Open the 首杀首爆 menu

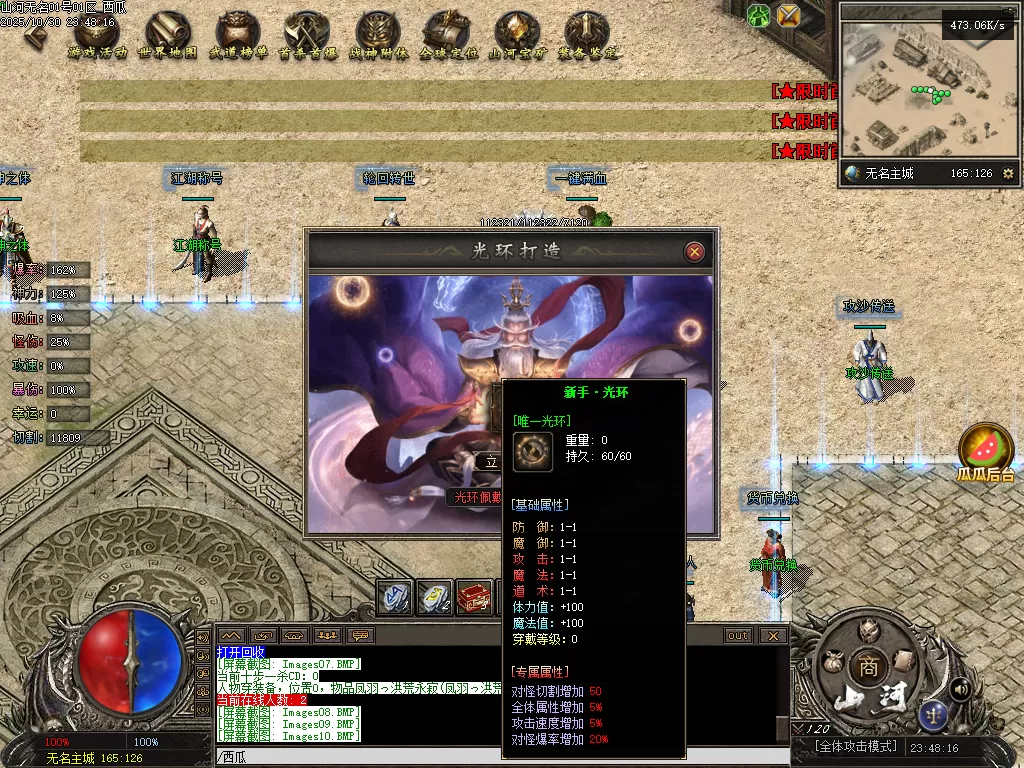(307, 35)
